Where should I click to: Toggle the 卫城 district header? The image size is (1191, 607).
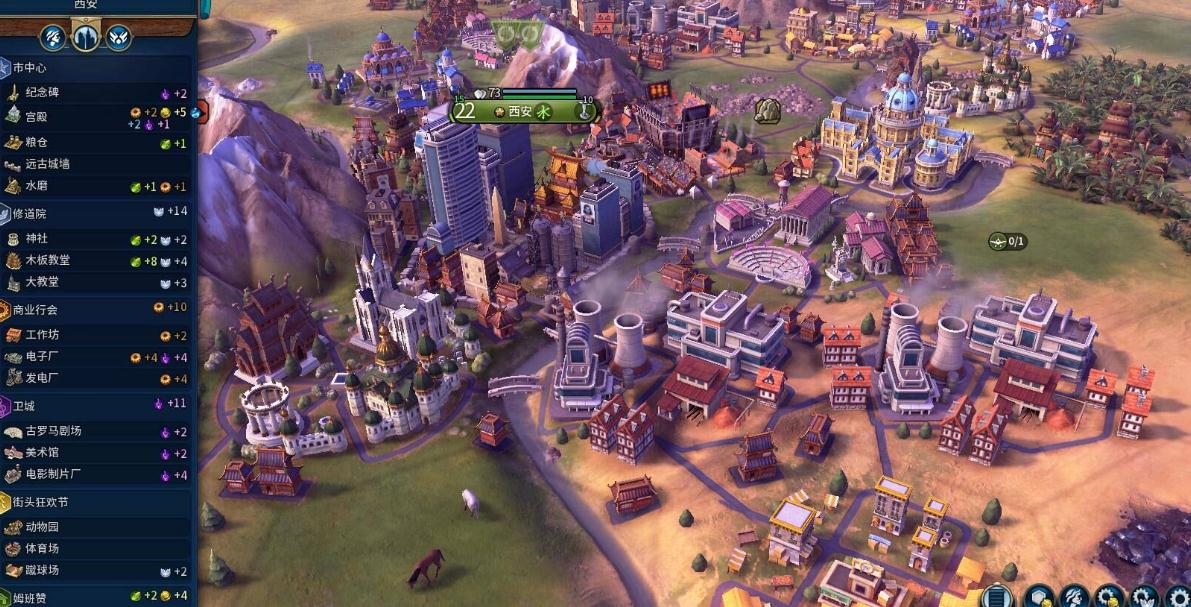[x=26, y=405]
